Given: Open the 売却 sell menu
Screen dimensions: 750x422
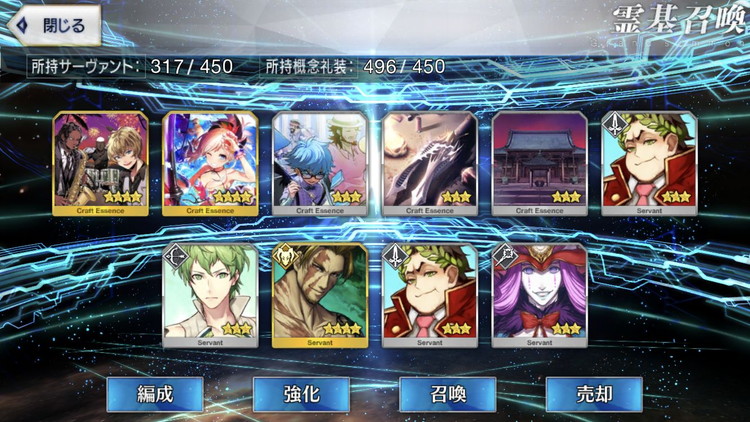Looking at the screenshot, I should pyautogui.click(x=593, y=393).
